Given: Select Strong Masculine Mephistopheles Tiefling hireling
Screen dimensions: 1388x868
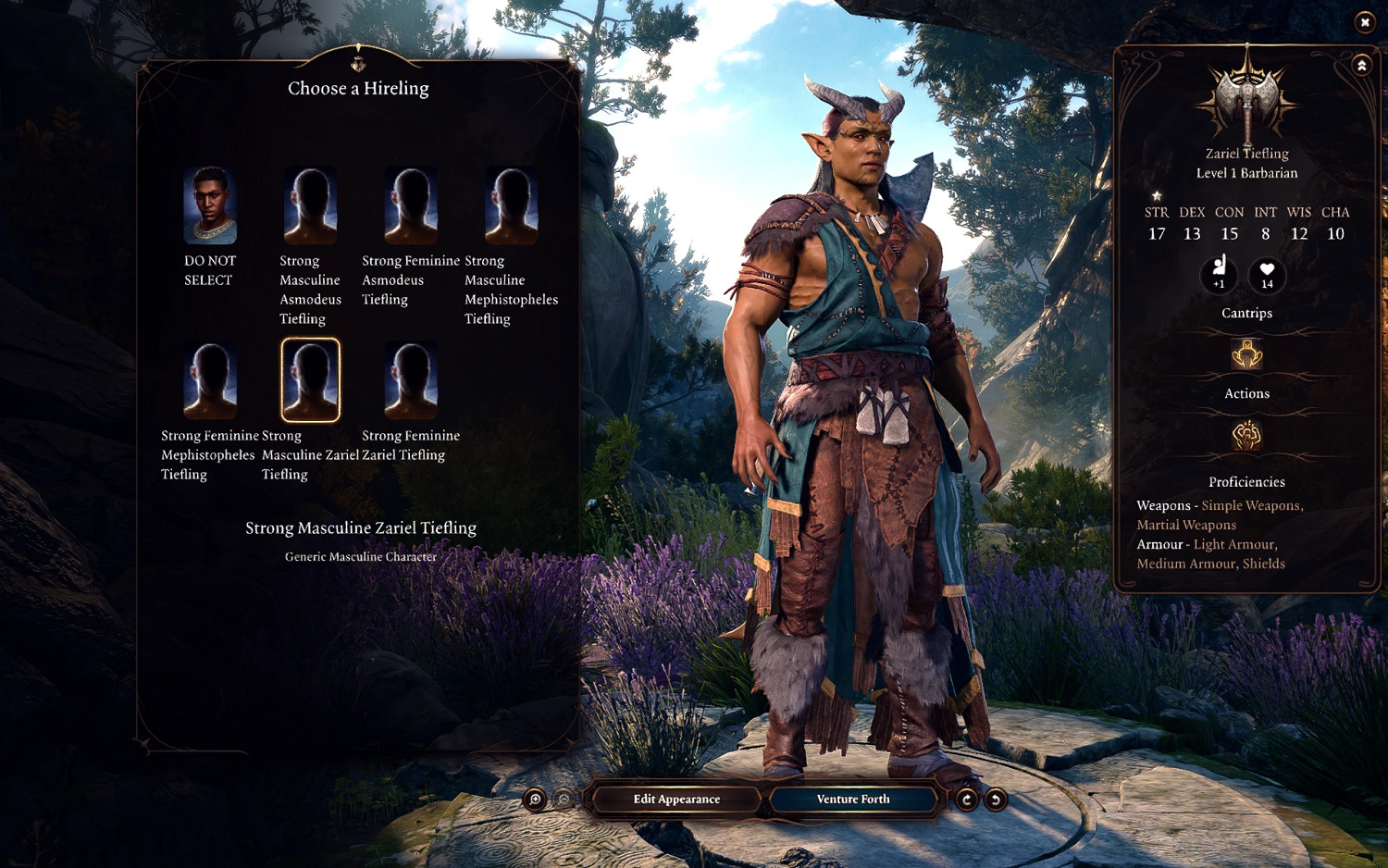Looking at the screenshot, I should click(511, 205).
